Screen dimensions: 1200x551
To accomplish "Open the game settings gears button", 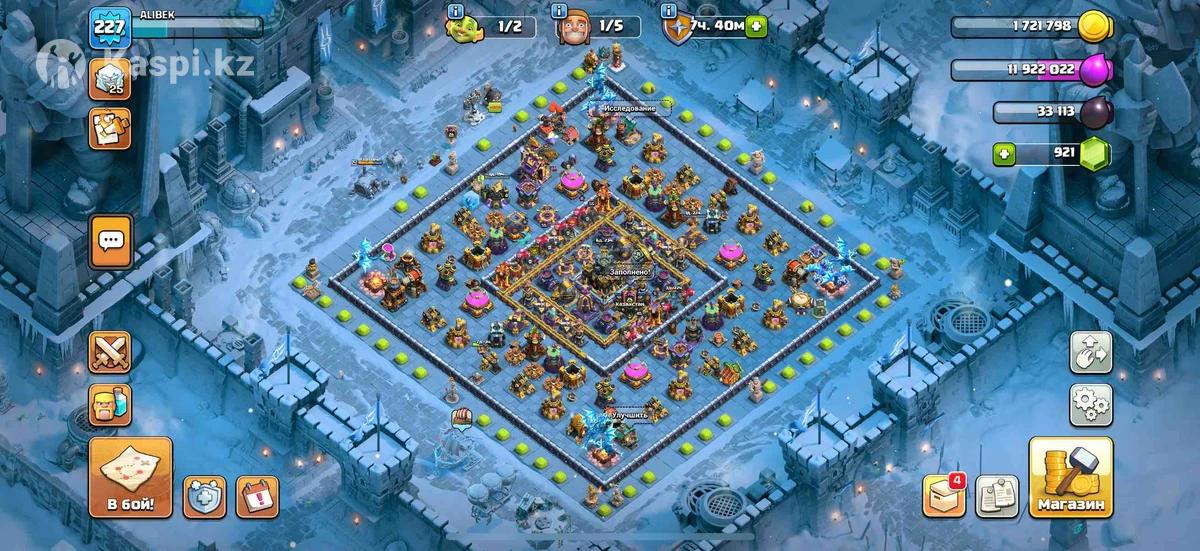I will pyautogui.click(x=1092, y=405).
